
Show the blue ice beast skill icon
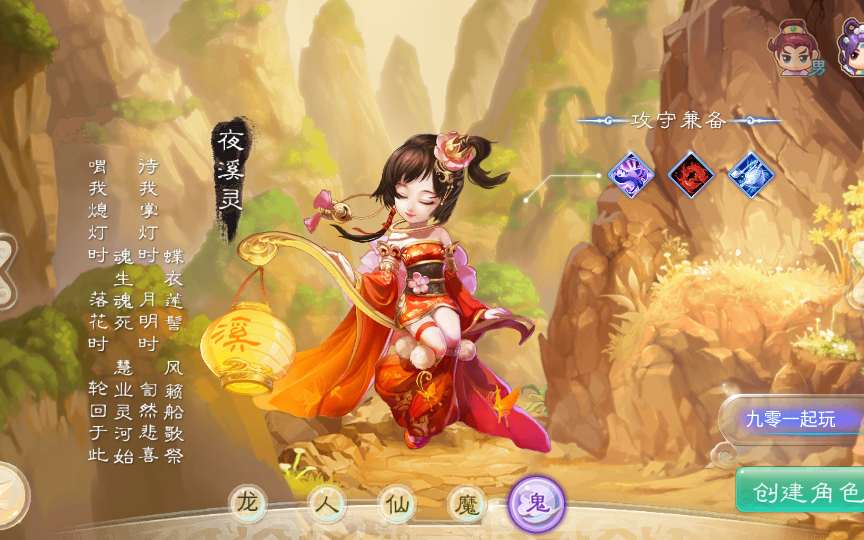coord(750,174)
